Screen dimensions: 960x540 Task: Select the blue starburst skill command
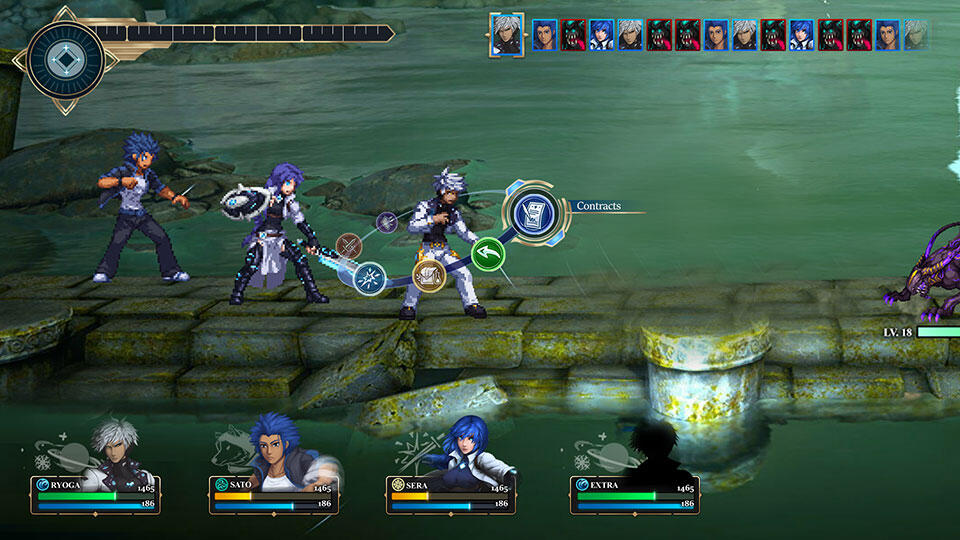[x=370, y=277]
